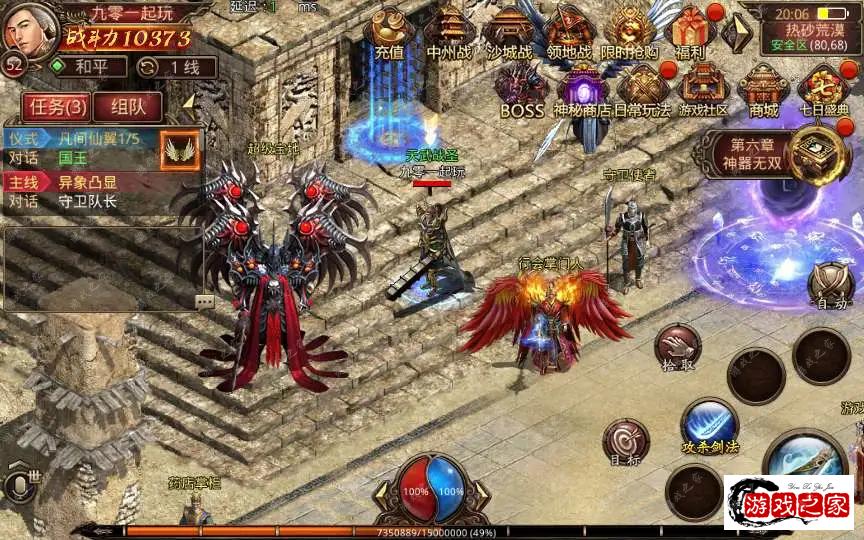864x540 pixels.
Task: Open the 充值 recharge icon
Action: click(x=389, y=32)
